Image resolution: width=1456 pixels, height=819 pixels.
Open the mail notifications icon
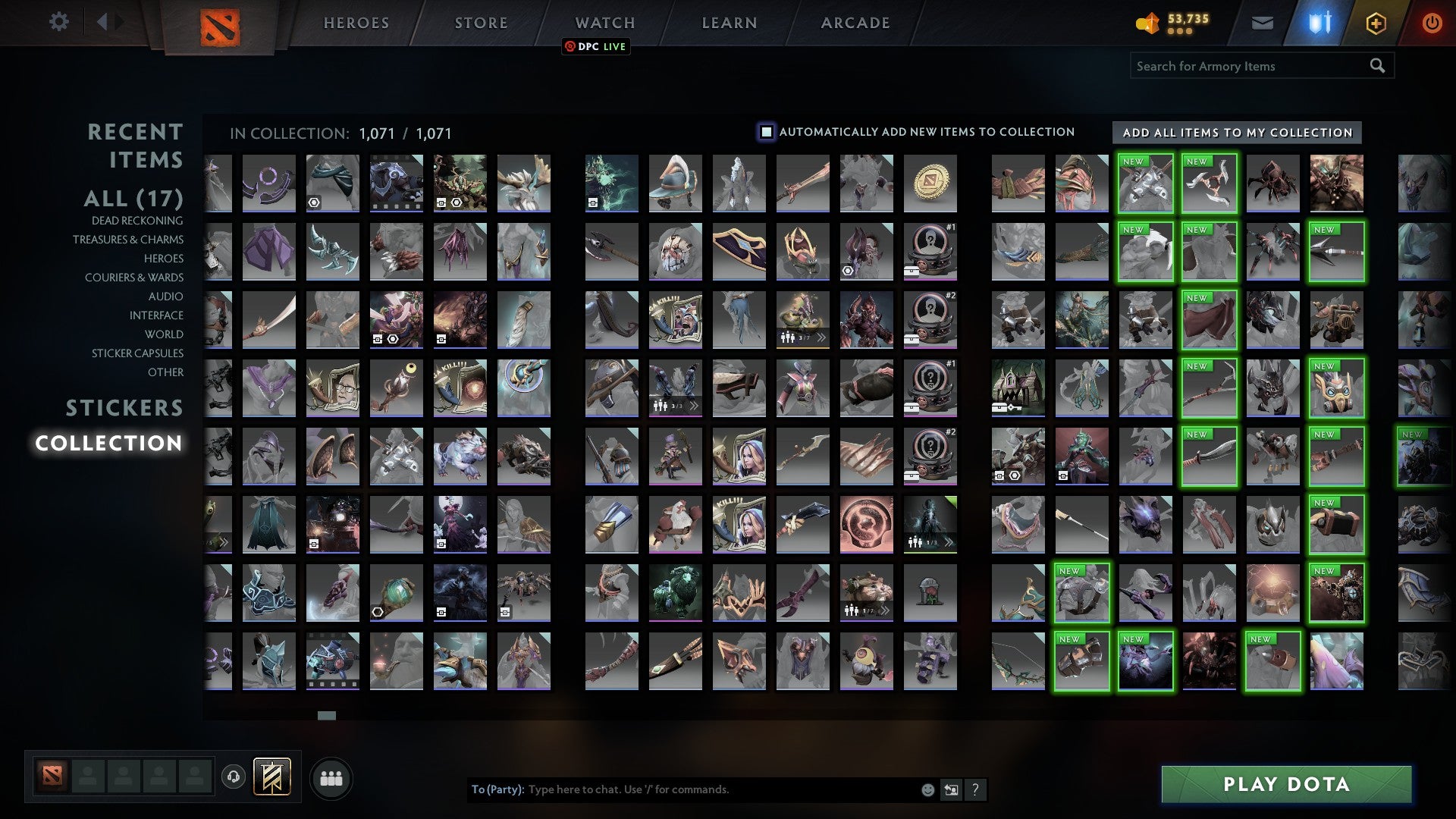pos(1263,23)
